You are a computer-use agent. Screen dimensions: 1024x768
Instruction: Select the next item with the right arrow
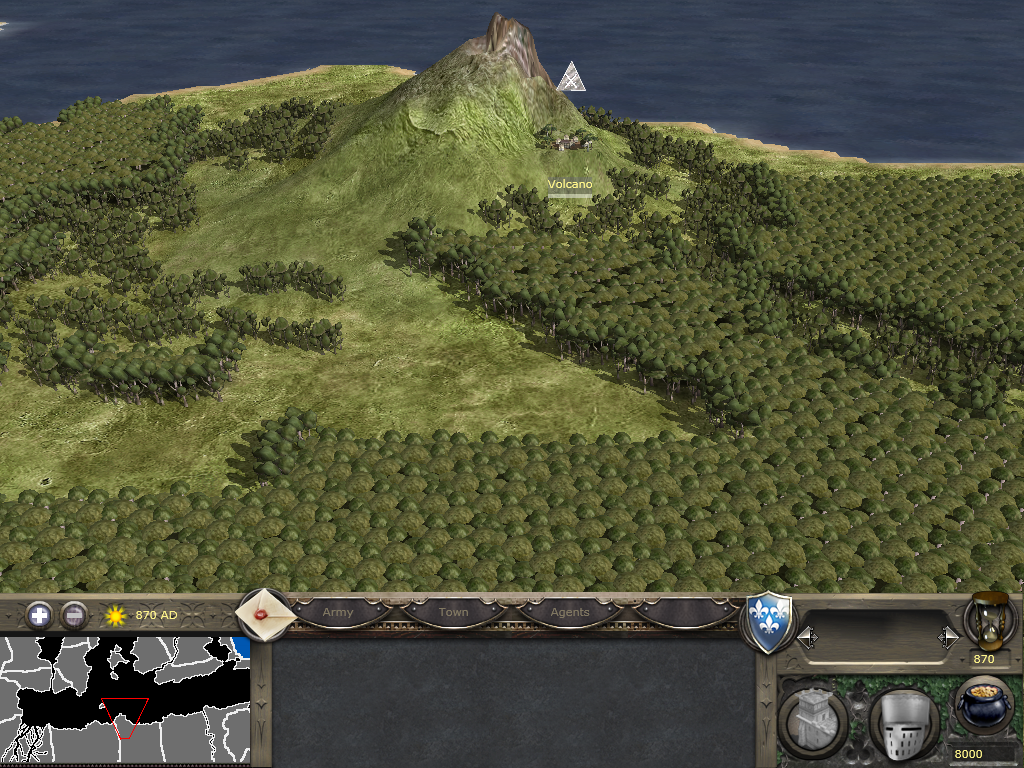(x=948, y=637)
